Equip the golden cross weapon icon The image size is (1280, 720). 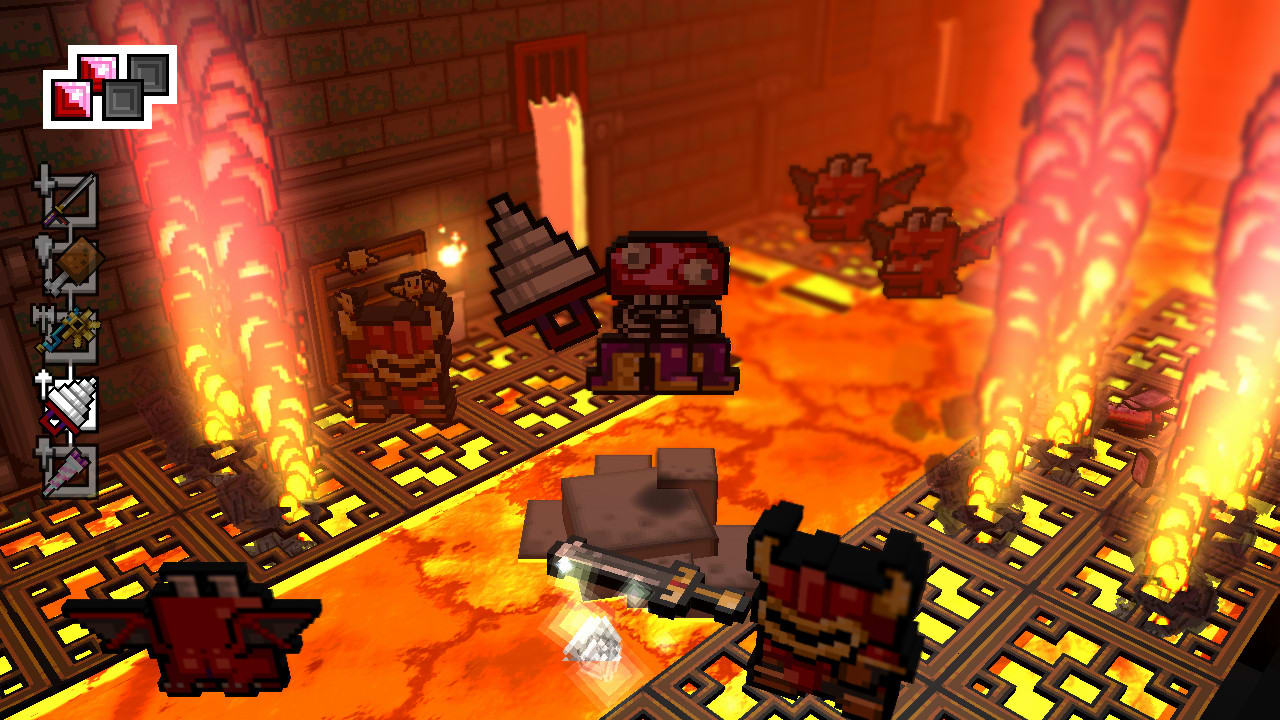click(x=76, y=328)
